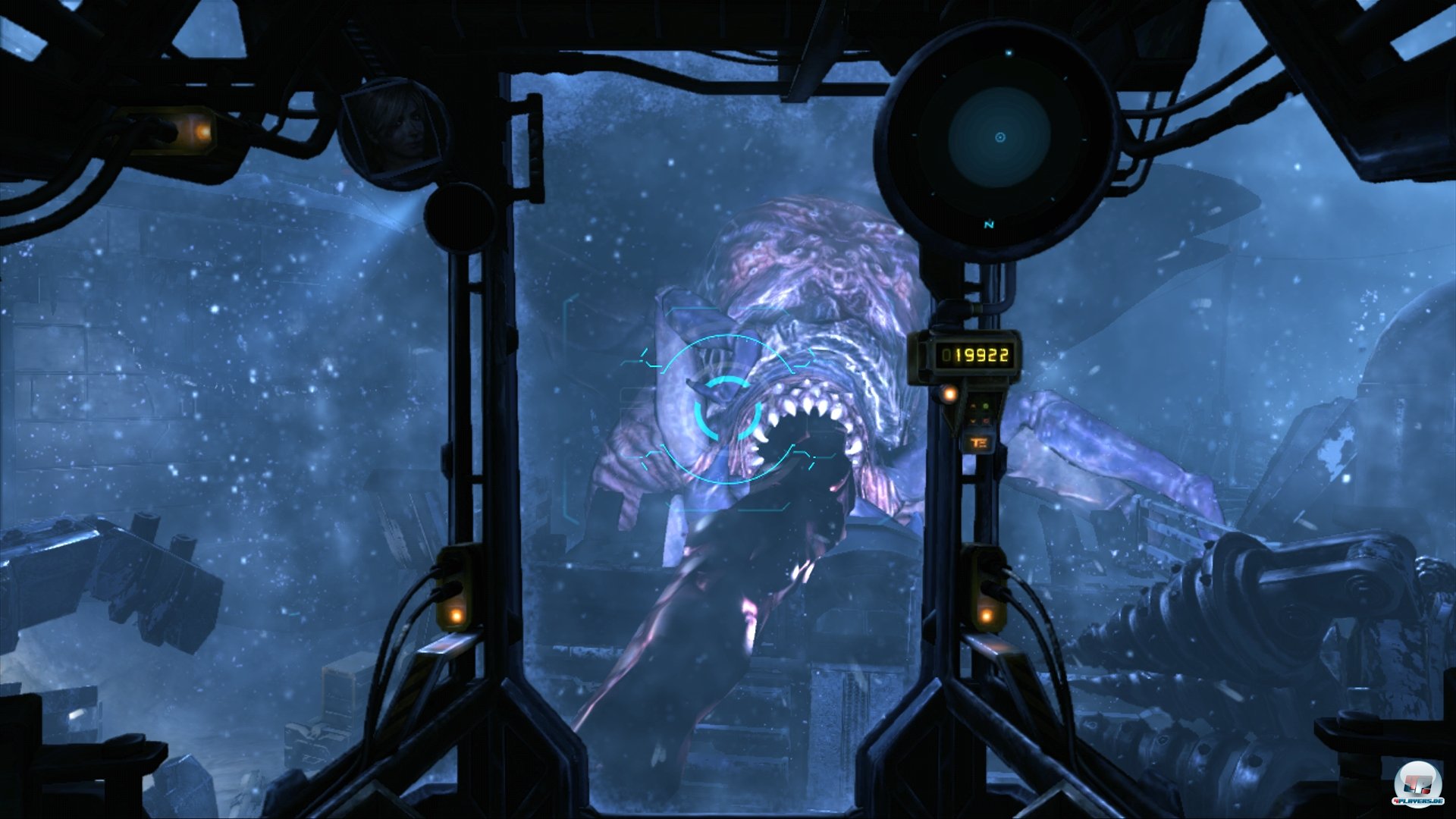Click the up-arrow key on the keypad panel
This screenshot has width=1456, height=819.
[973, 405]
